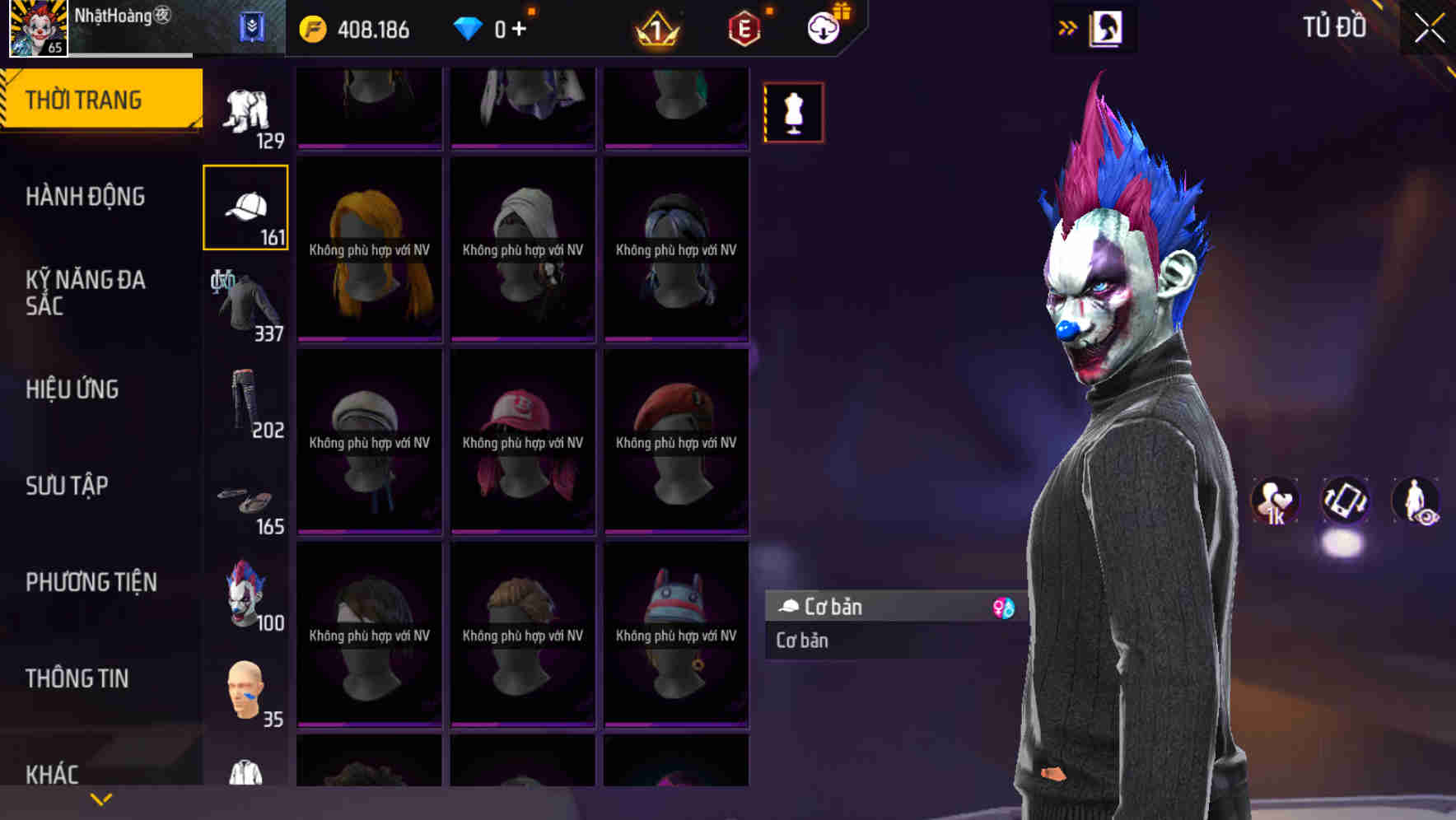Image resolution: width=1456 pixels, height=820 pixels.
Task: Open the NhậtHoàng player profile avatar
Action: click(36, 27)
